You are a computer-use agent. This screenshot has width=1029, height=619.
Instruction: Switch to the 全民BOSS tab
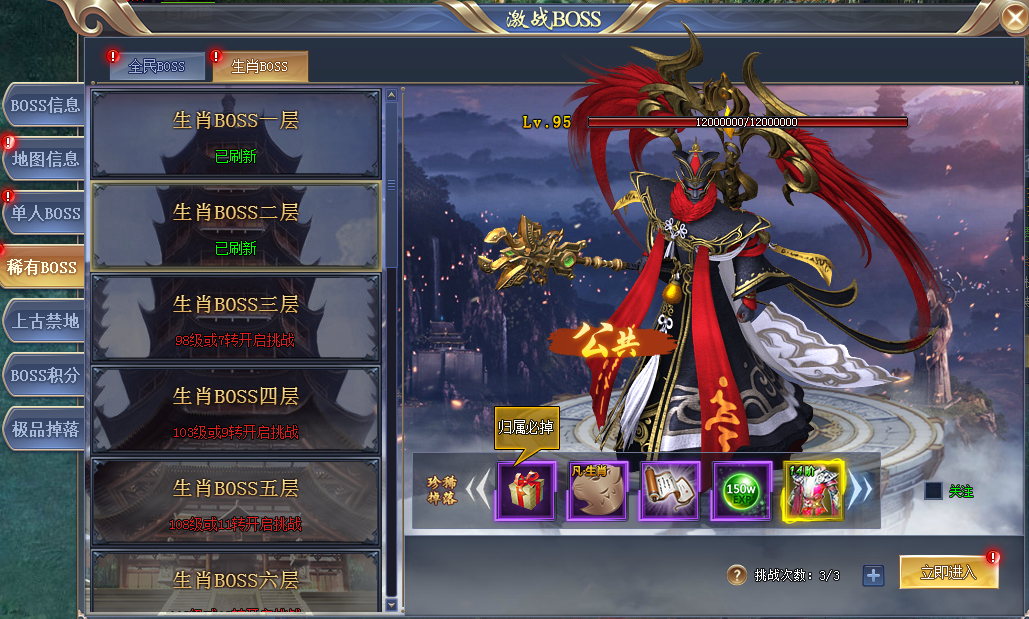(x=157, y=67)
